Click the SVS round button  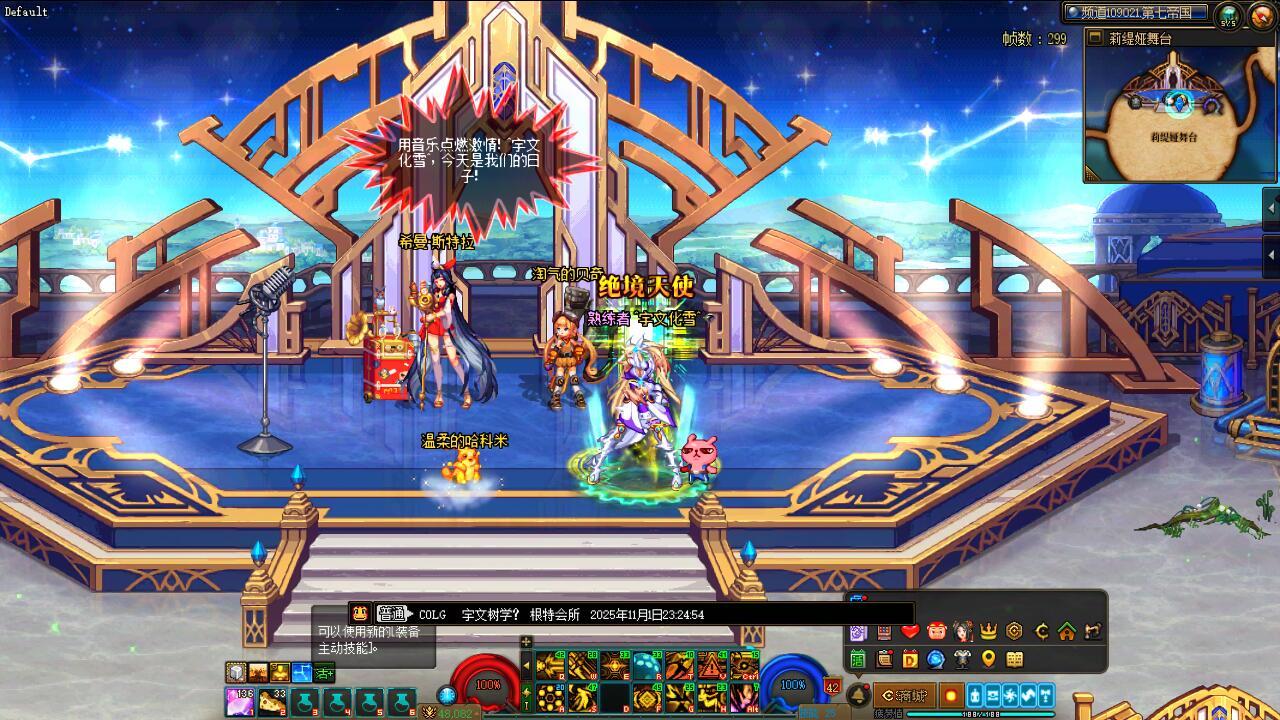tap(1228, 15)
